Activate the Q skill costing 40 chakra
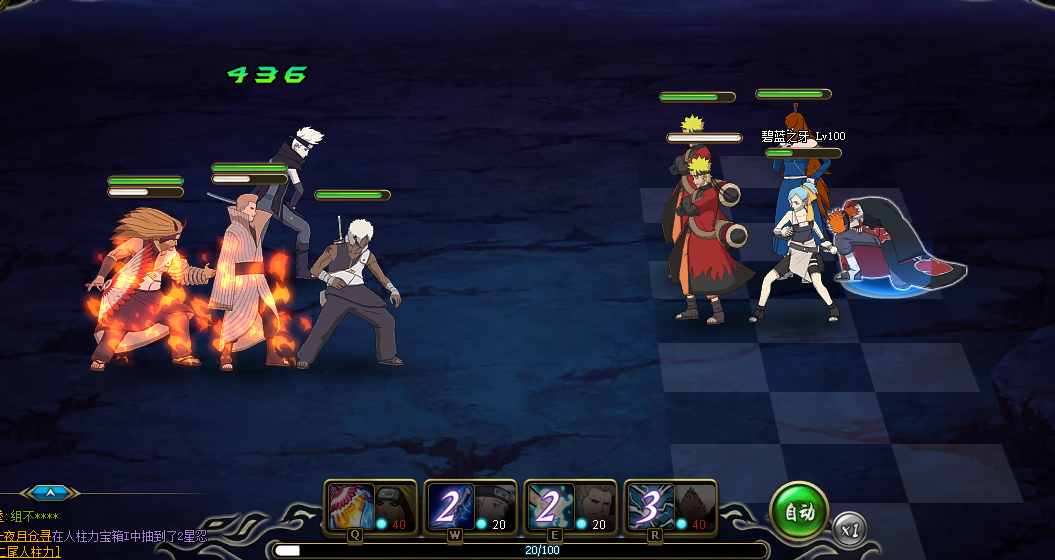The image size is (1055, 560). pos(370,507)
